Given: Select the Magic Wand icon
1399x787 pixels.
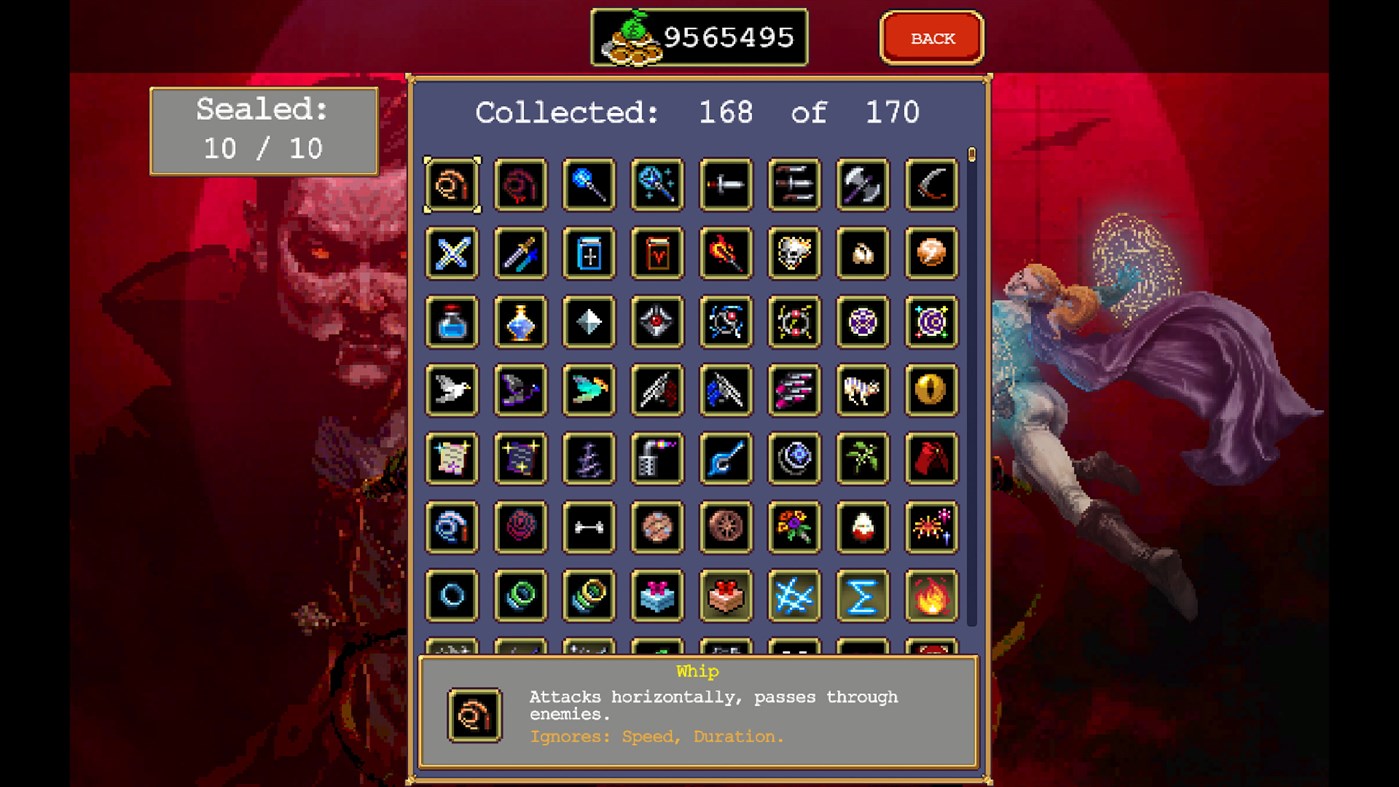Looking at the screenshot, I should pos(588,184).
